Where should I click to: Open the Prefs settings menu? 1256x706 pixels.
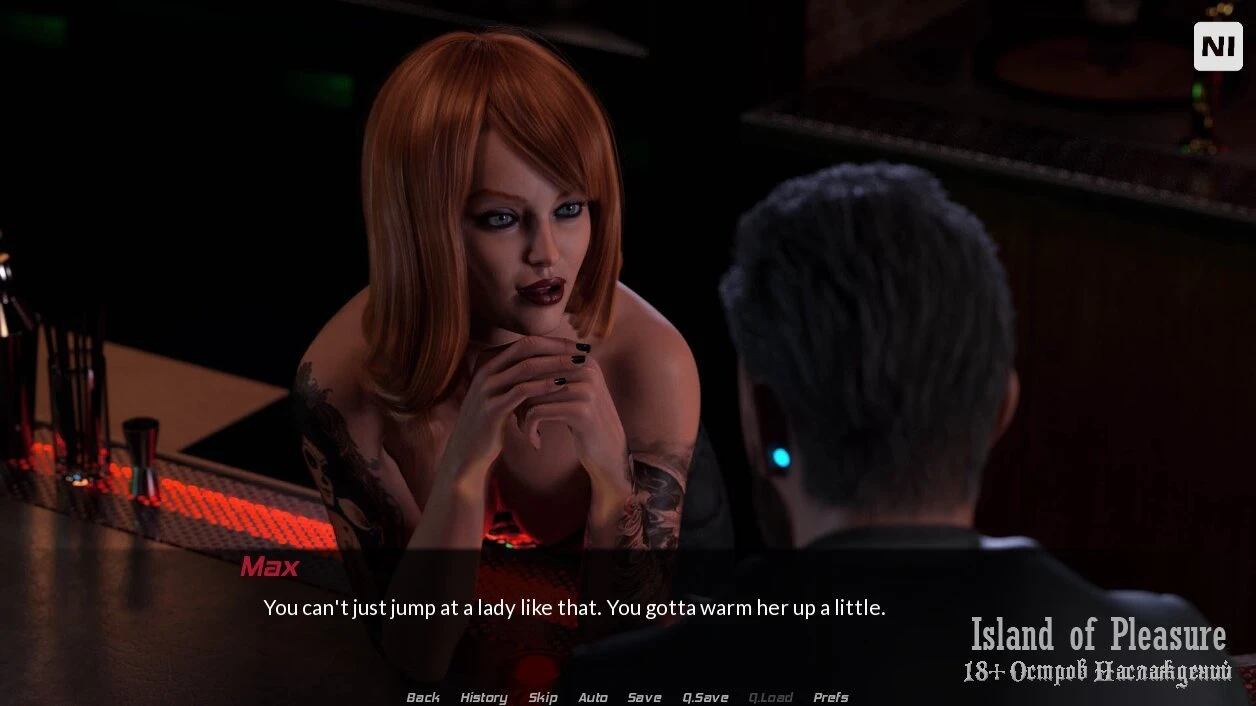coord(831,697)
